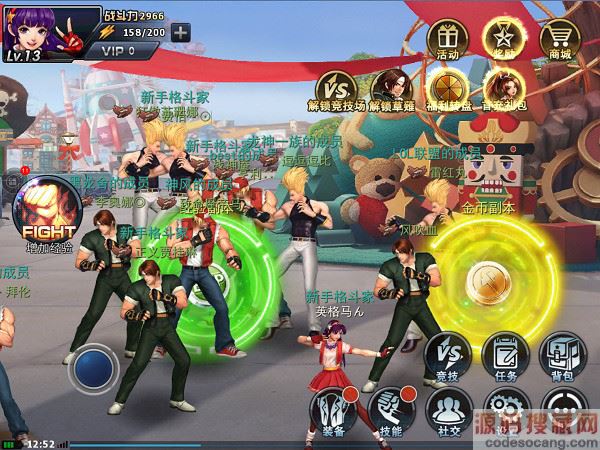Viewport: 600px width, 450px height.
Task: Open the 商城 shop cart
Action: click(562, 40)
